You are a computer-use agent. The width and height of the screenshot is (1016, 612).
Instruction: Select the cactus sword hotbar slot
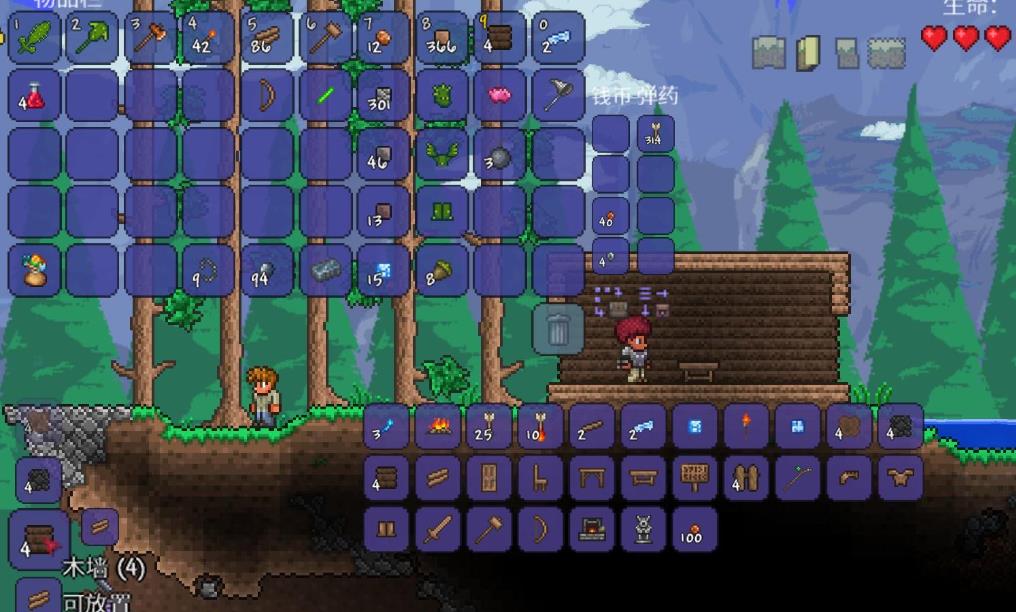[35, 38]
